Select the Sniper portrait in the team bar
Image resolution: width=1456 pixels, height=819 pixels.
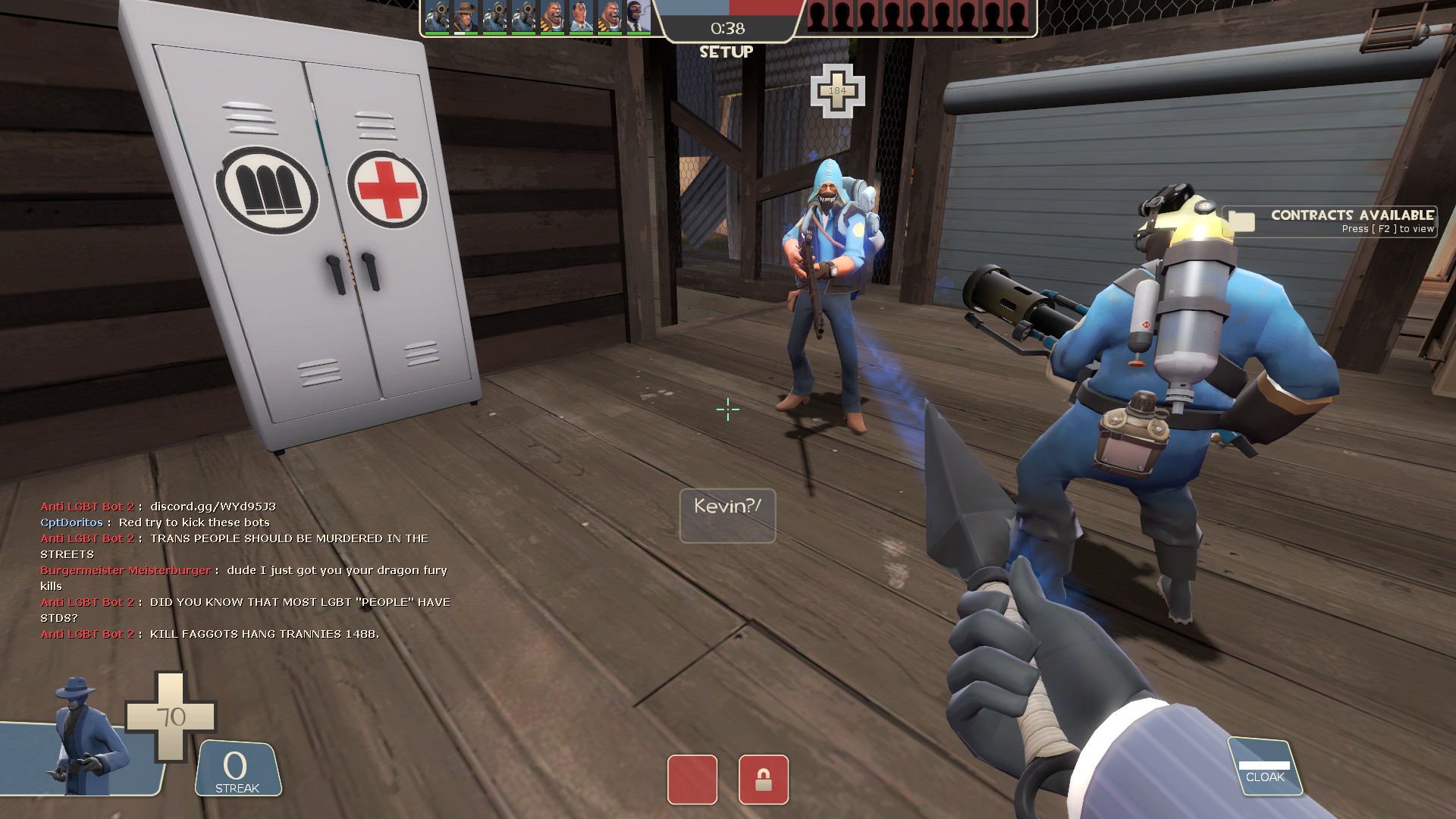point(466,17)
